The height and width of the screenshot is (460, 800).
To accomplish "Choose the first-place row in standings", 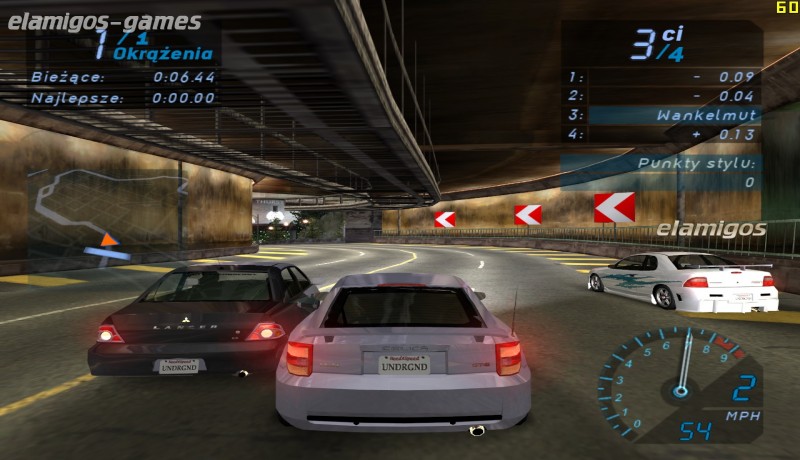I will pyautogui.click(x=661, y=76).
